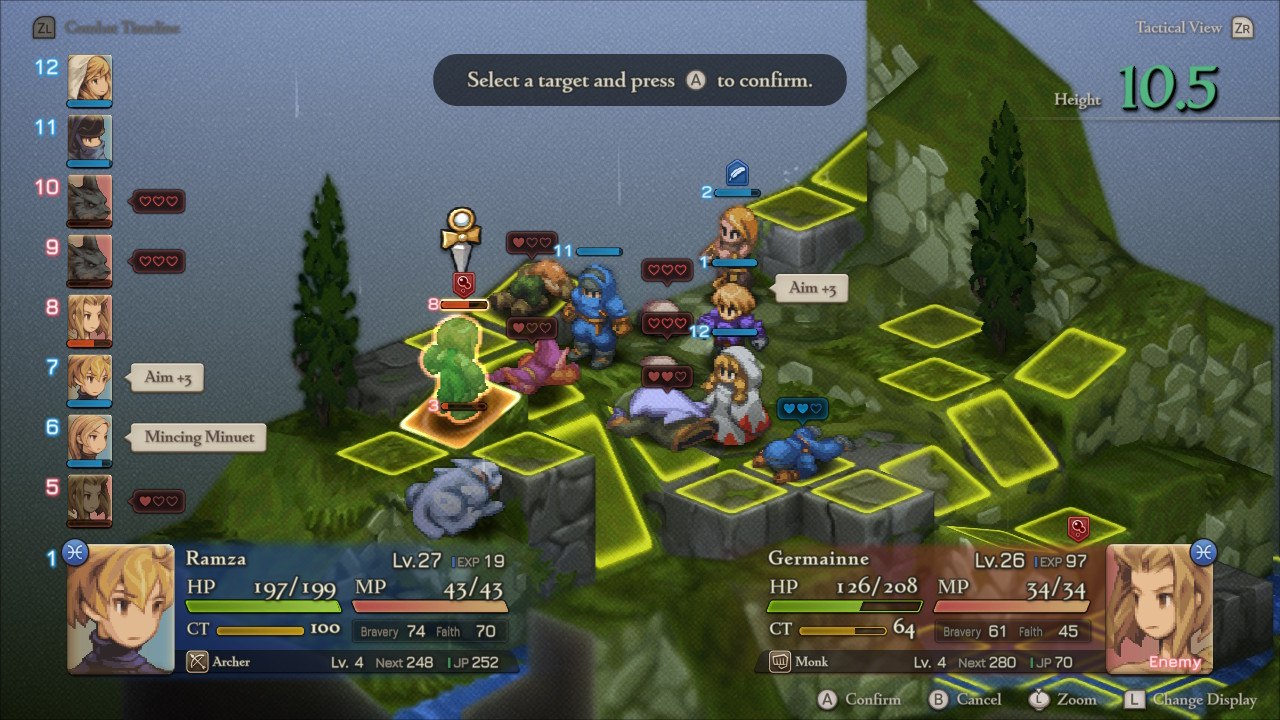1280x720 pixels.
Task: Choose turn 9 portrait in timeline
Action: point(89,259)
